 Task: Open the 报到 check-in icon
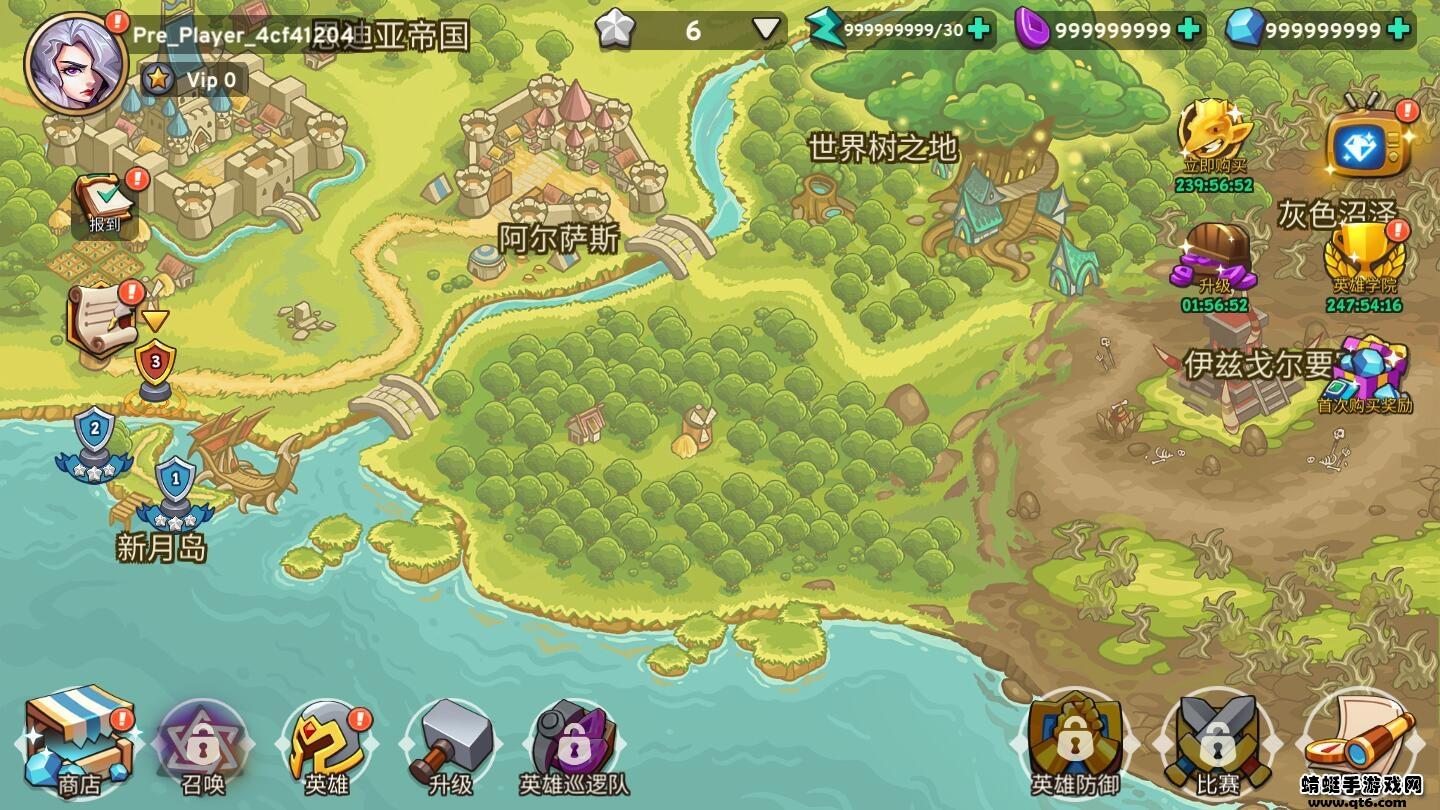click(105, 205)
